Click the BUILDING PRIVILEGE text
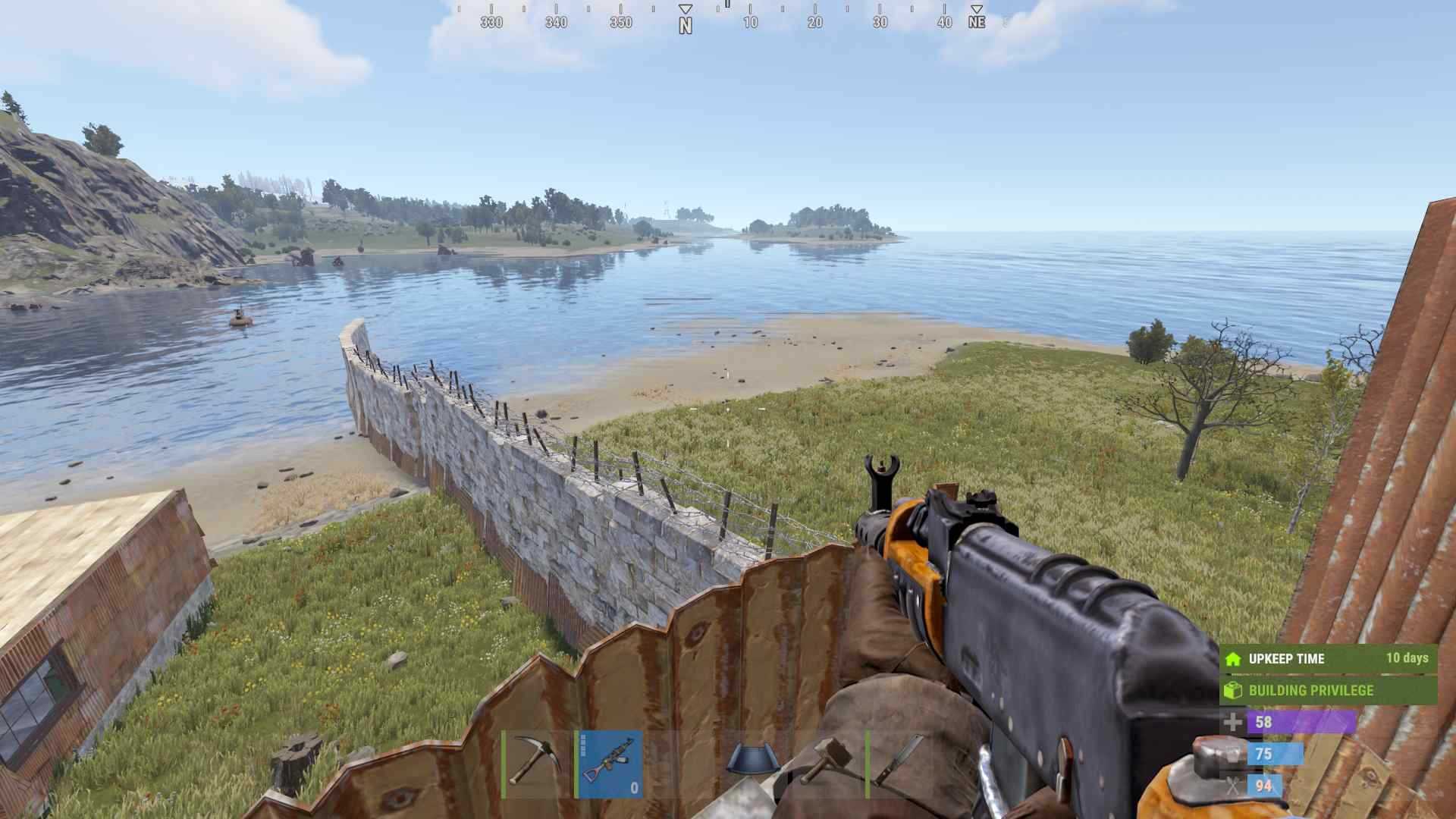The image size is (1456, 819). [1311, 690]
